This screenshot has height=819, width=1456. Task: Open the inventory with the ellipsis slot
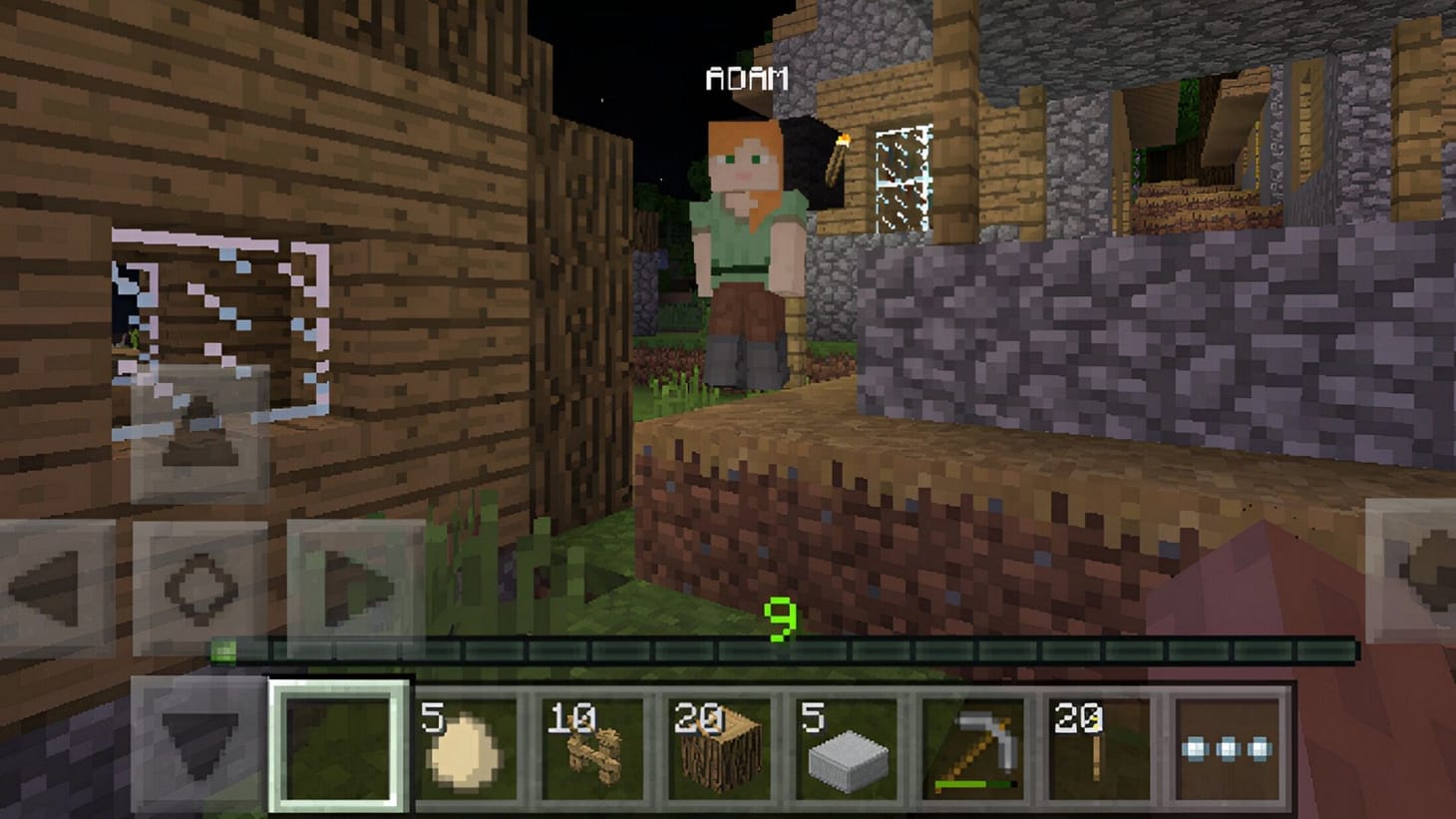[1226, 747]
